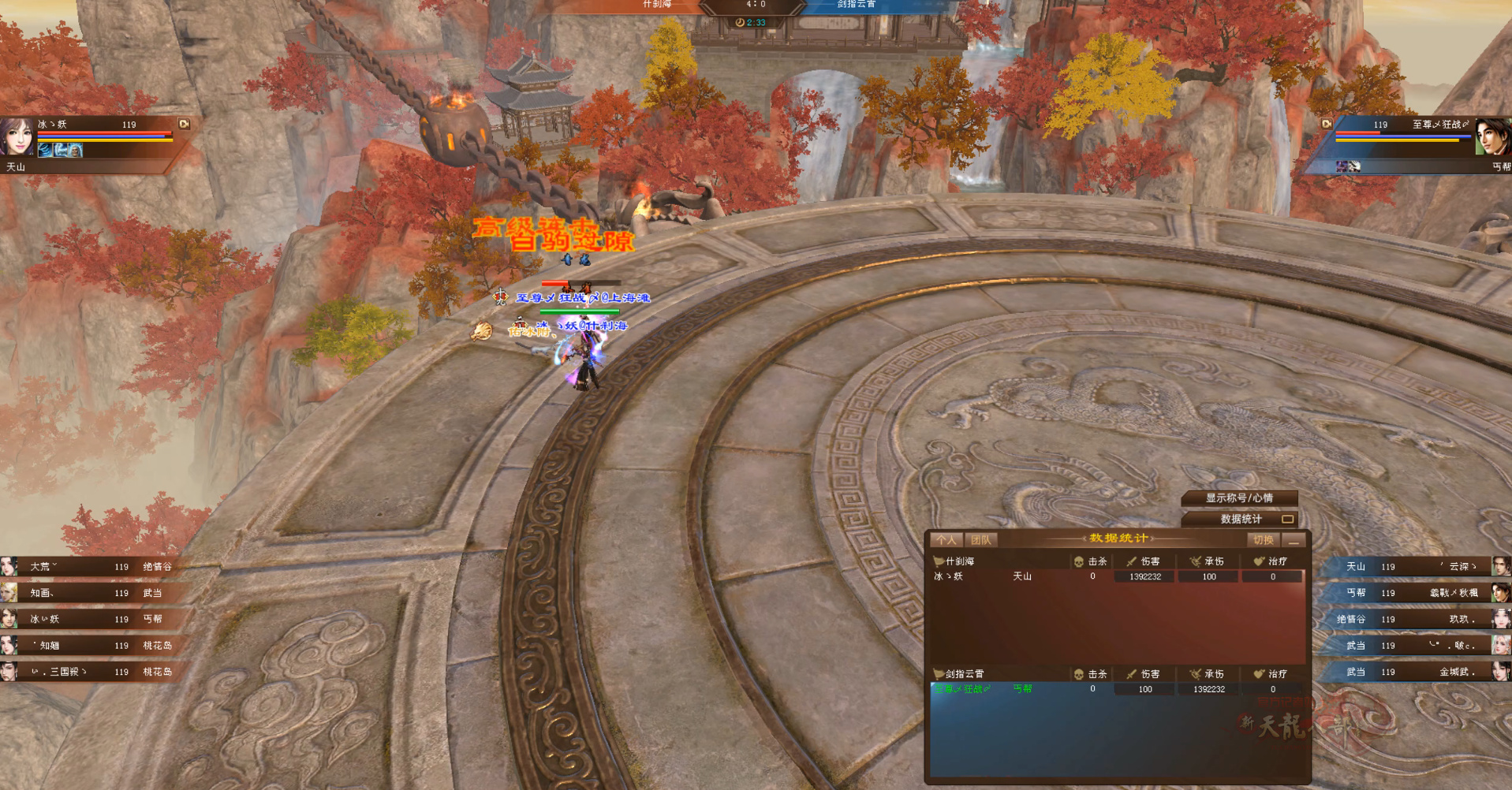Switch to the 团队 stats tab

[981, 540]
